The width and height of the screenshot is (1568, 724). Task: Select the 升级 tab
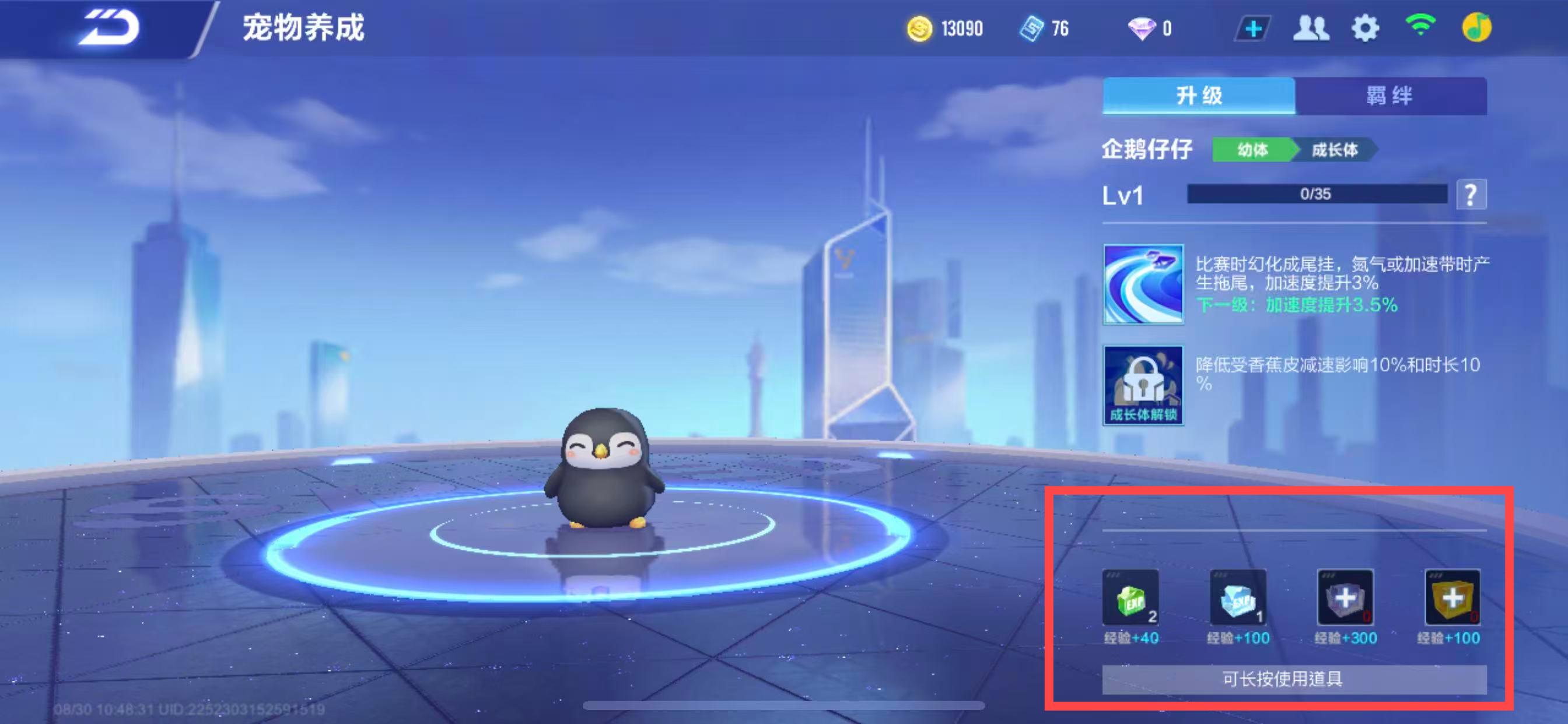pos(1198,96)
